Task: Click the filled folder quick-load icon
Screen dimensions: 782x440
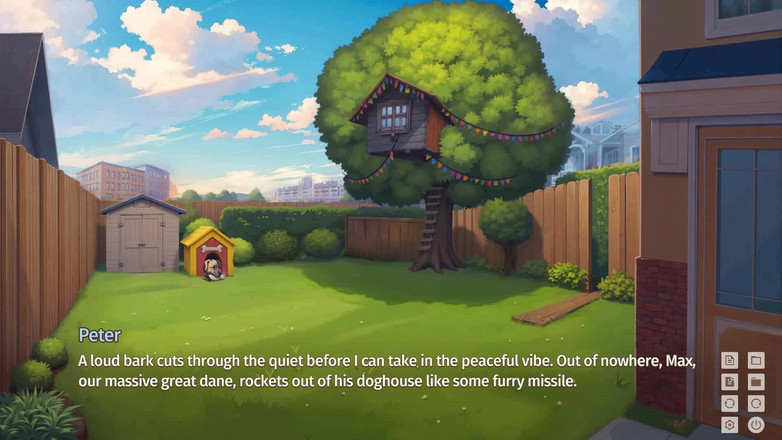Action: pyautogui.click(x=756, y=382)
